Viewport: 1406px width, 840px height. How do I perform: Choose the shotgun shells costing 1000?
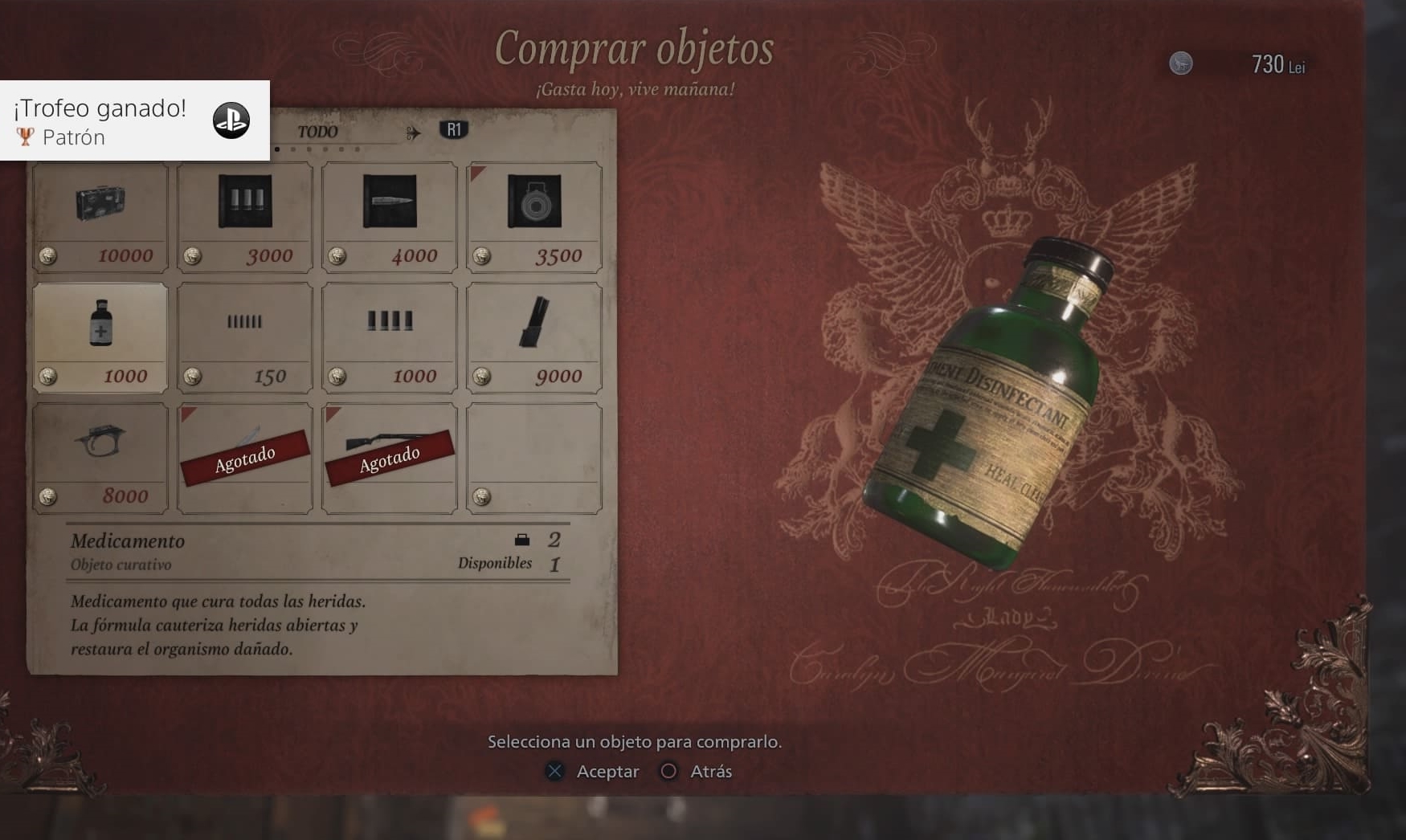click(390, 337)
